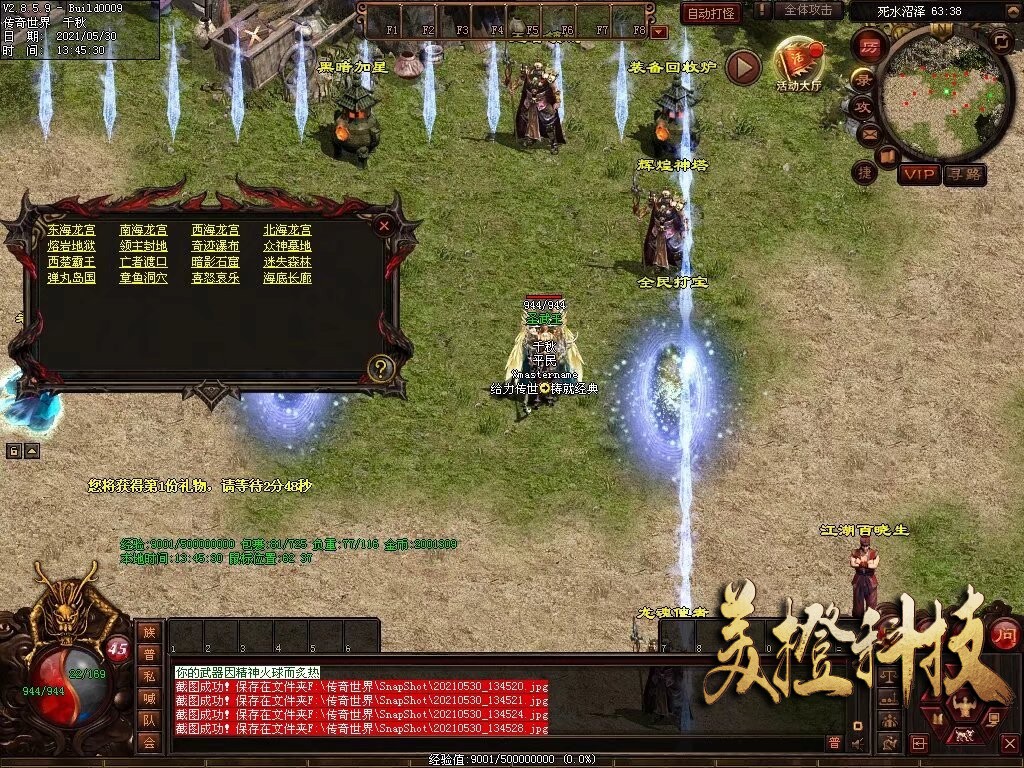Pick the 海底长廊 destination

[287, 278]
